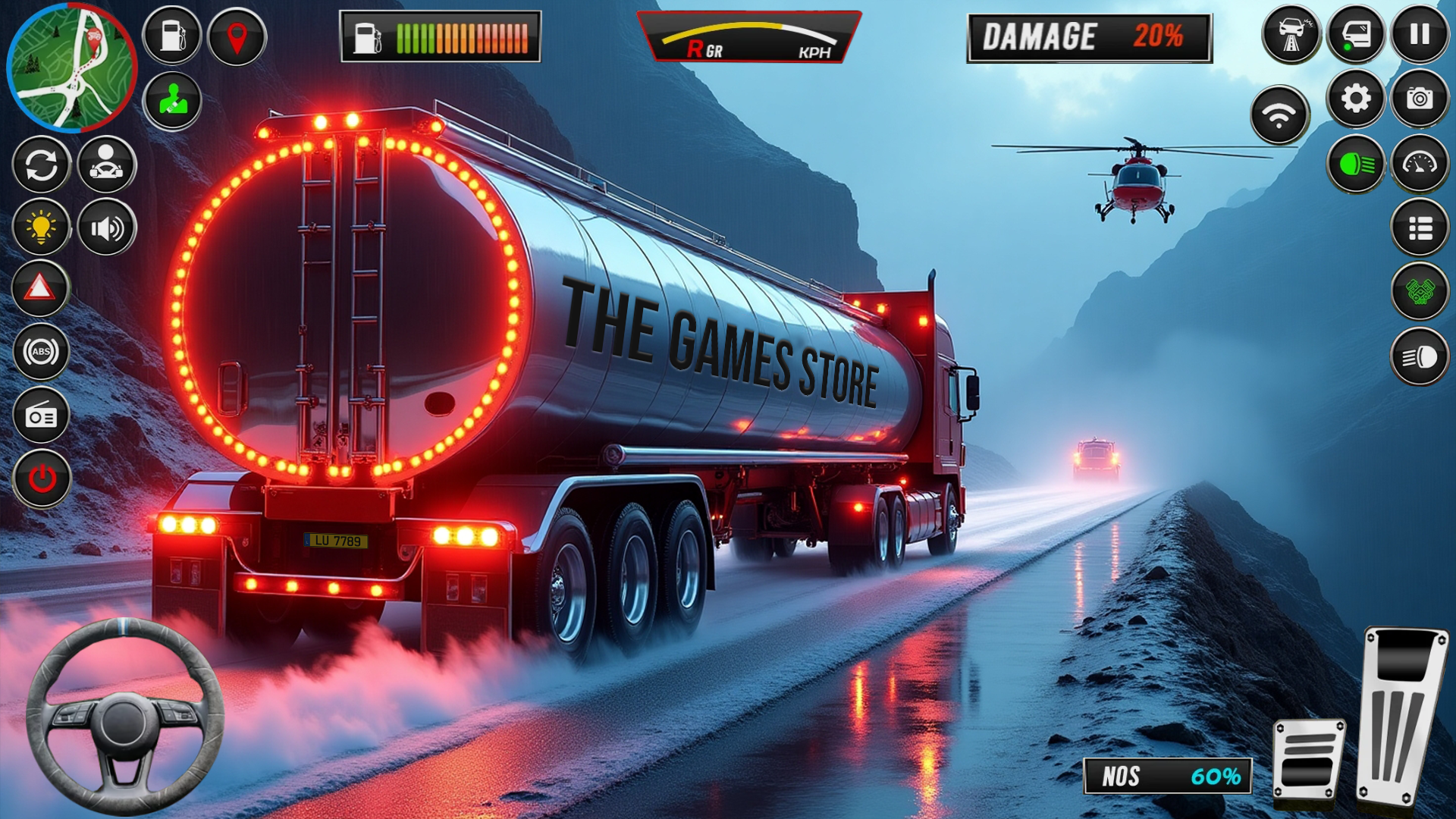
Task: Open the red location pin button
Action: tap(237, 36)
